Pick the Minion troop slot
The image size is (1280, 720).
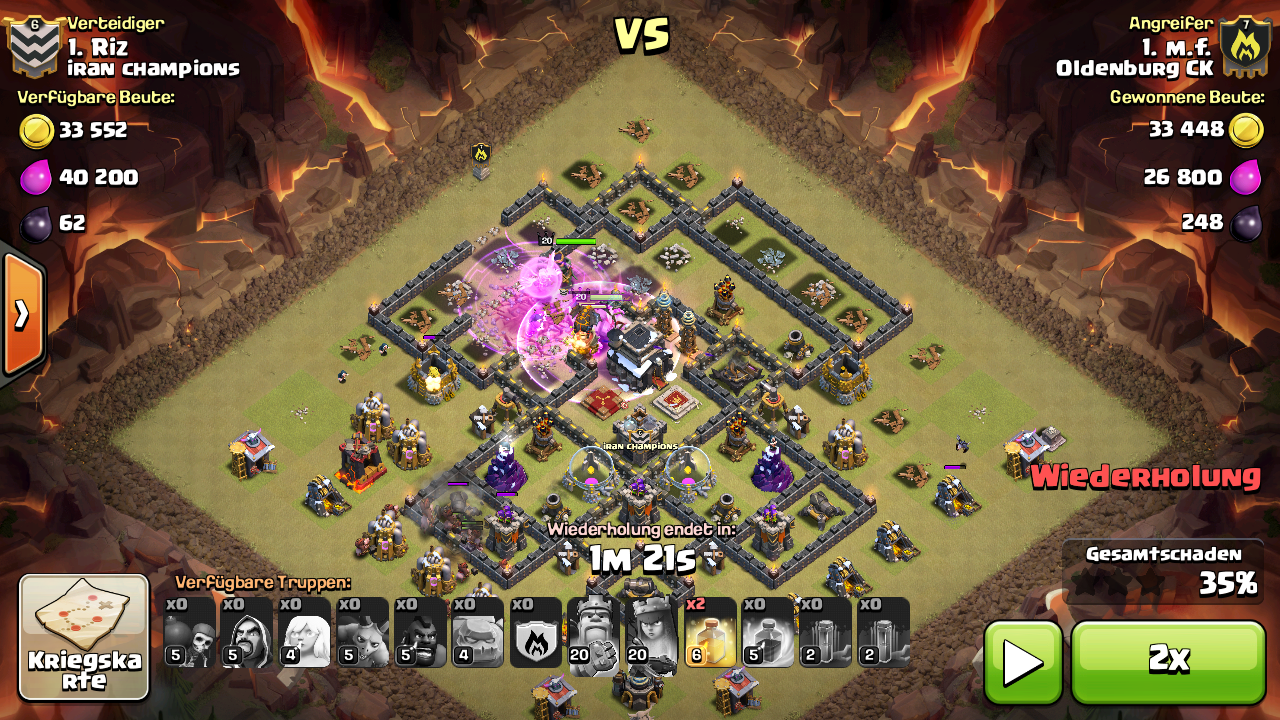coord(362,633)
